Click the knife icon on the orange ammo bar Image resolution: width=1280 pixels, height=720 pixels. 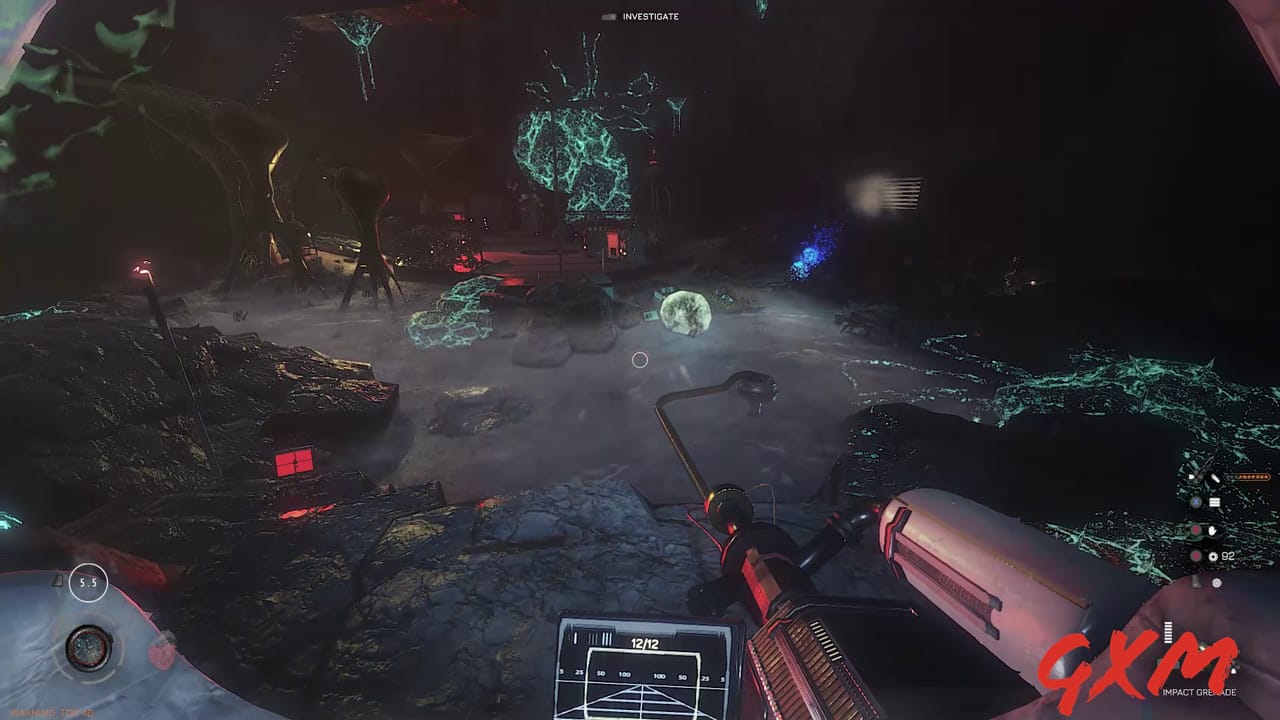1213,478
